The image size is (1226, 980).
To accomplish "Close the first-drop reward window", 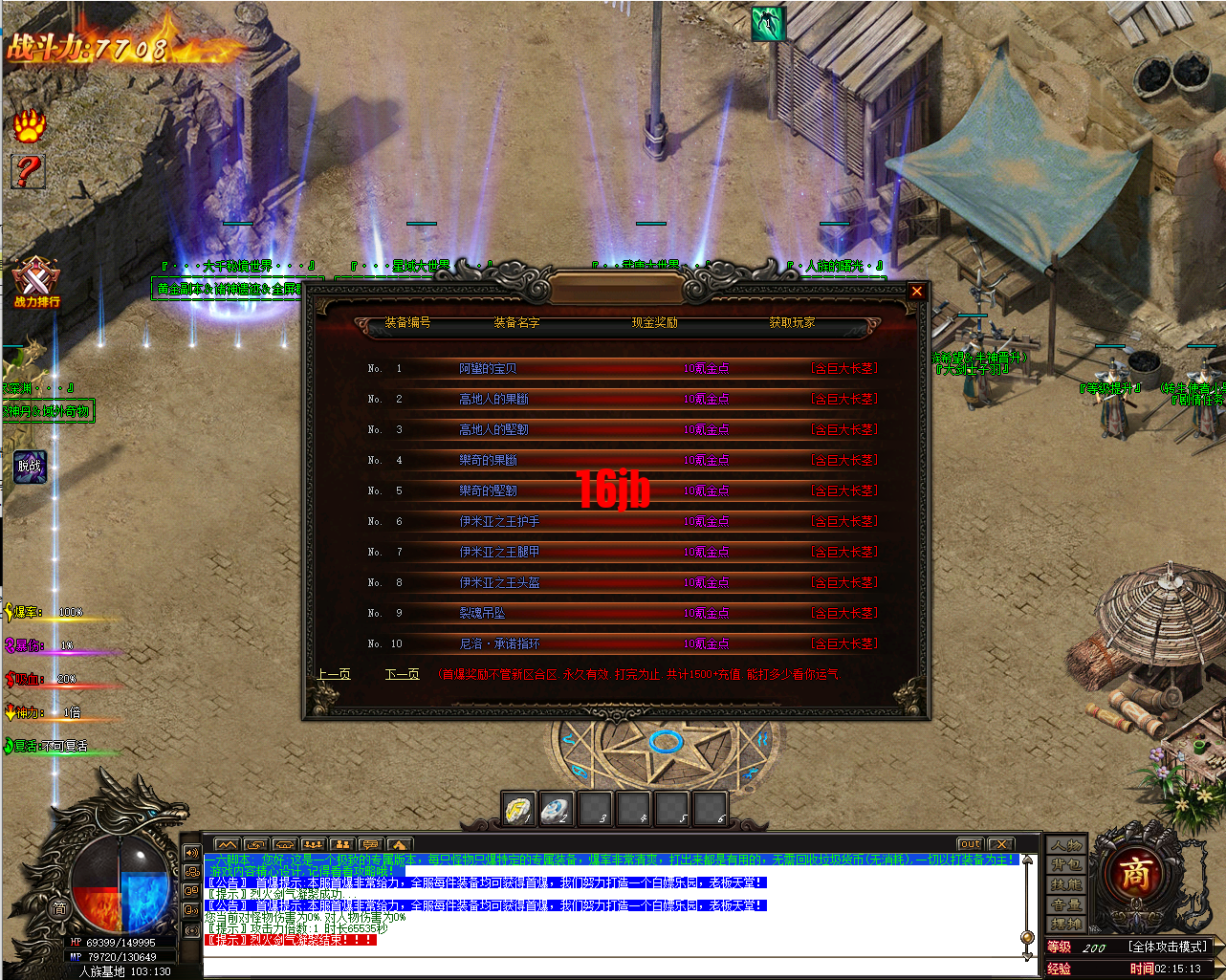I will pyautogui.click(x=916, y=292).
